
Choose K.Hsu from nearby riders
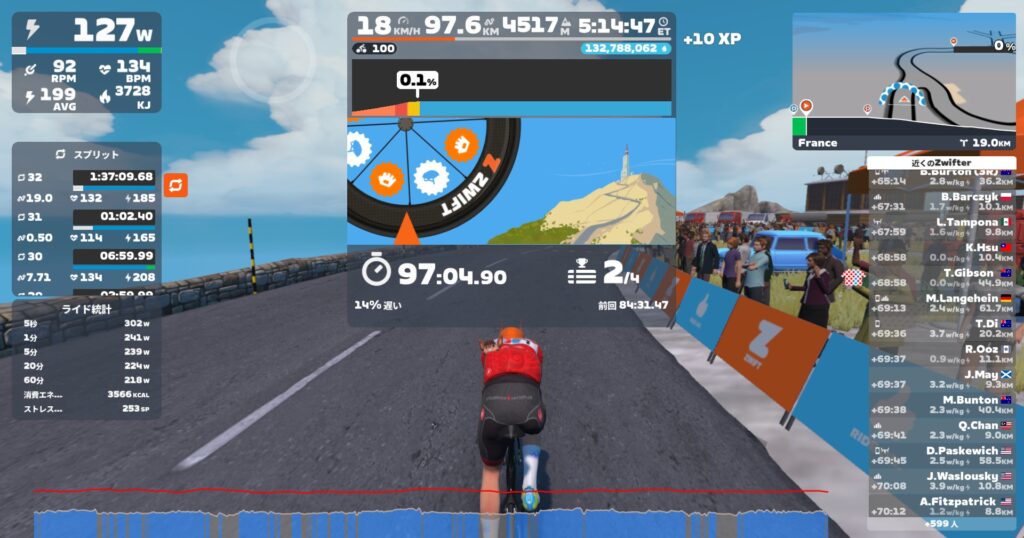click(x=942, y=252)
